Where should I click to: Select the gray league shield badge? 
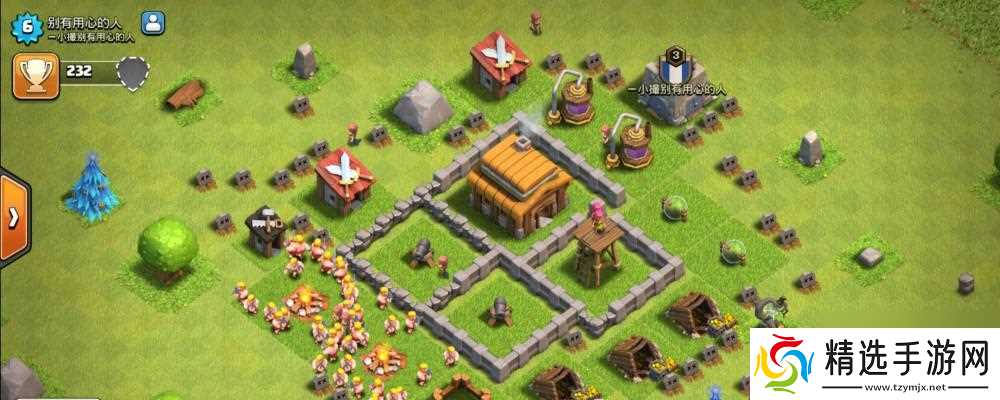(132, 72)
